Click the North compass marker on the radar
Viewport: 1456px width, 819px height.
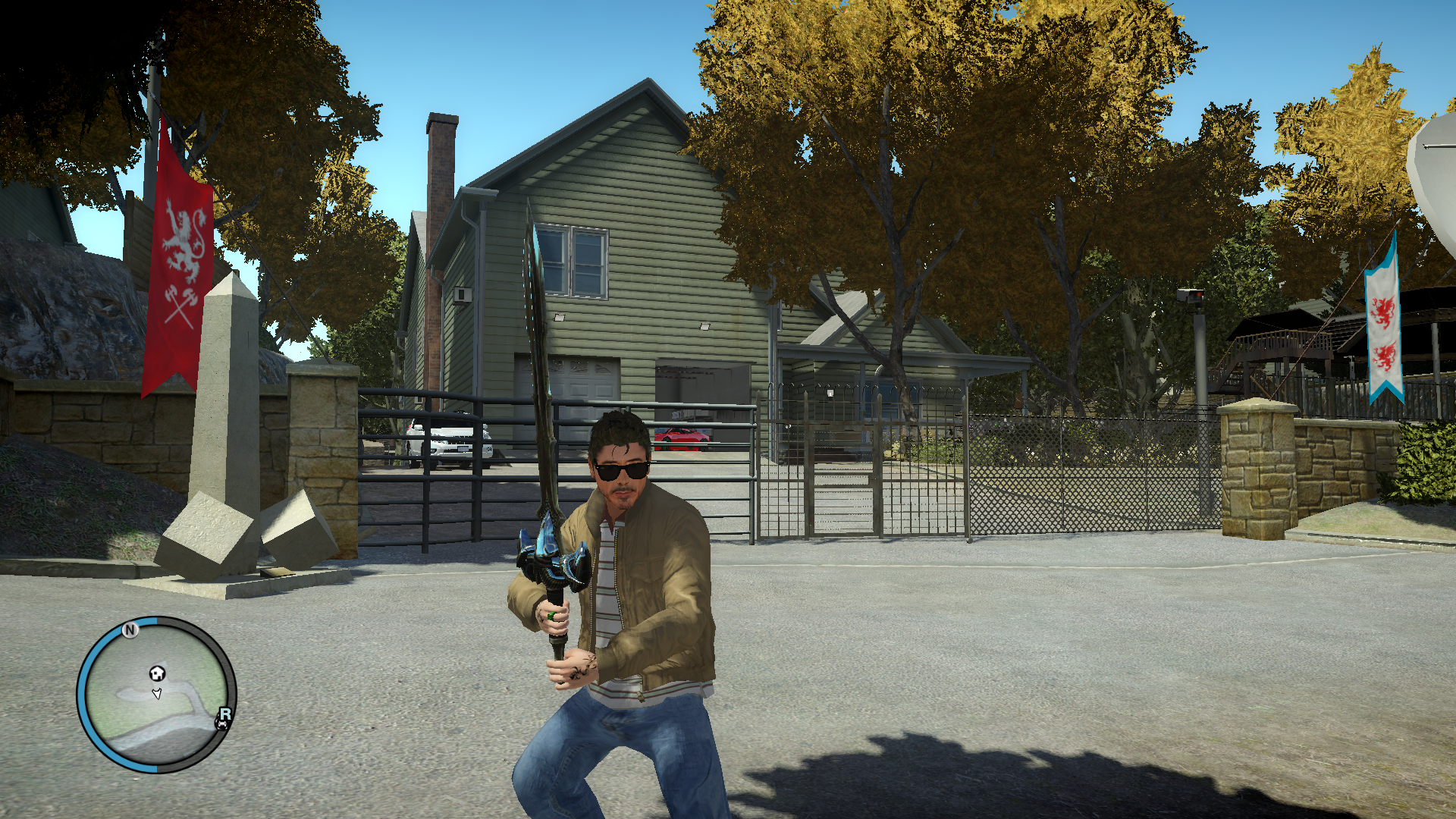(x=130, y=629)
